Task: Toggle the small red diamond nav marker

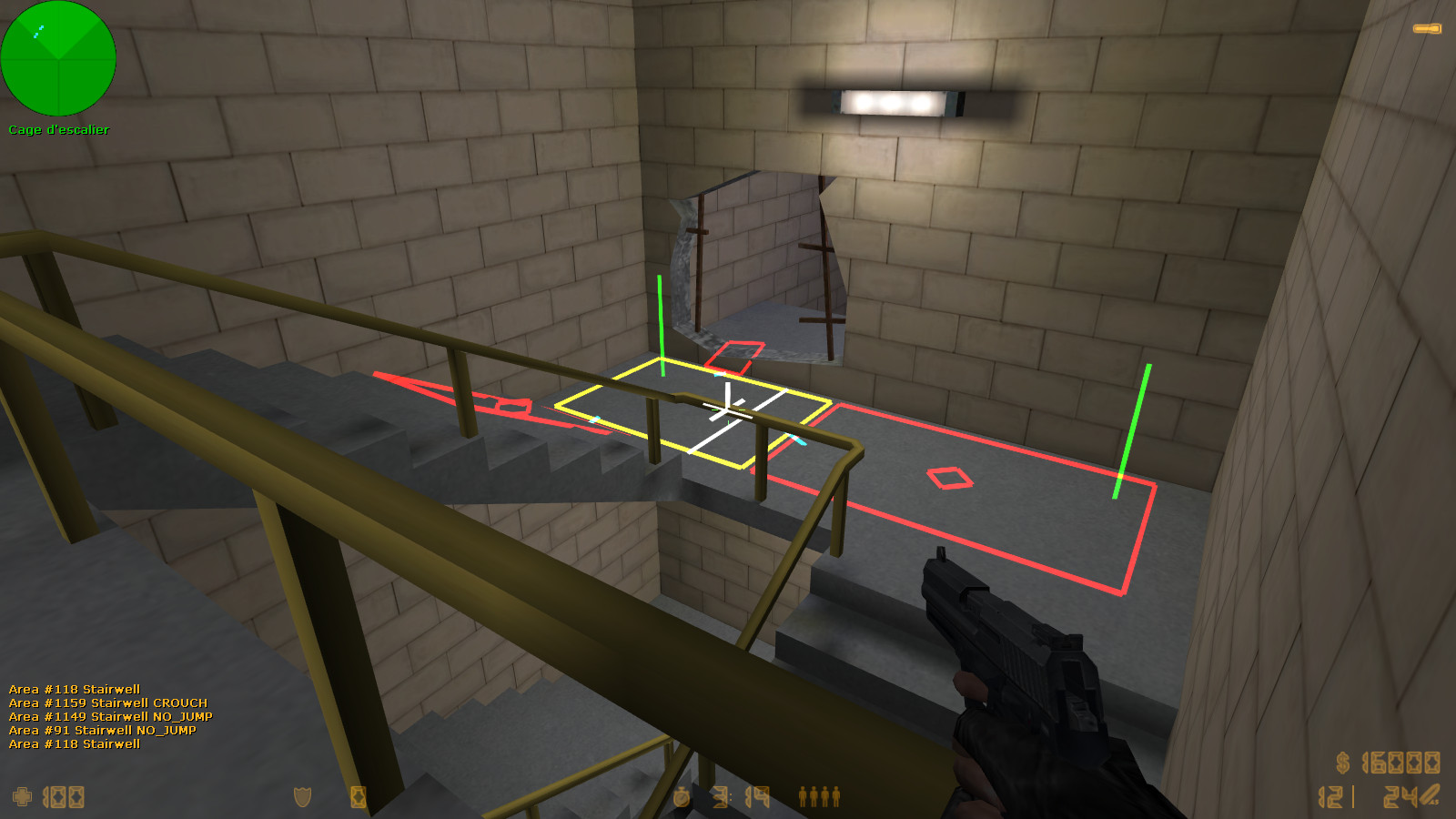Action: (948, 477)
